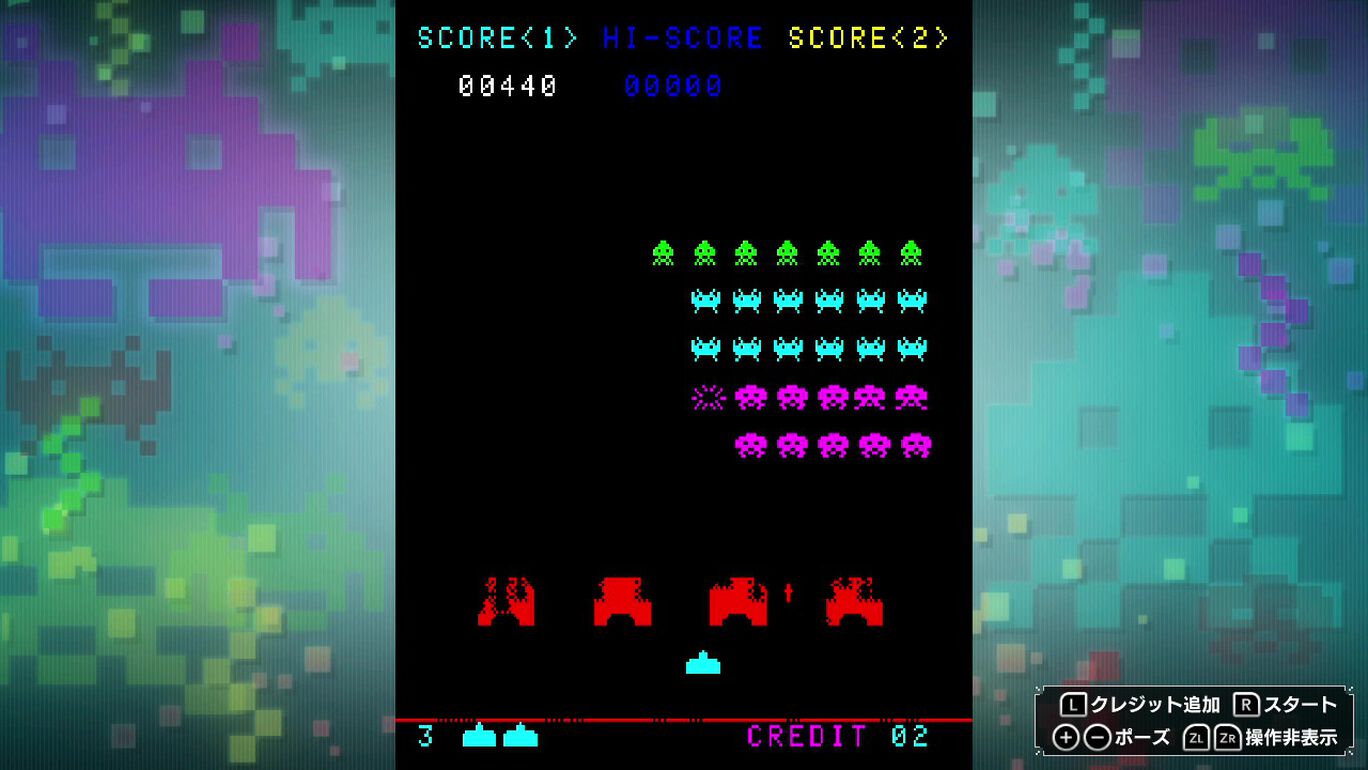Select the player's cyan laser cannon
The width and height of the screenshot is (1368, 770).
[x=703, y=660]
